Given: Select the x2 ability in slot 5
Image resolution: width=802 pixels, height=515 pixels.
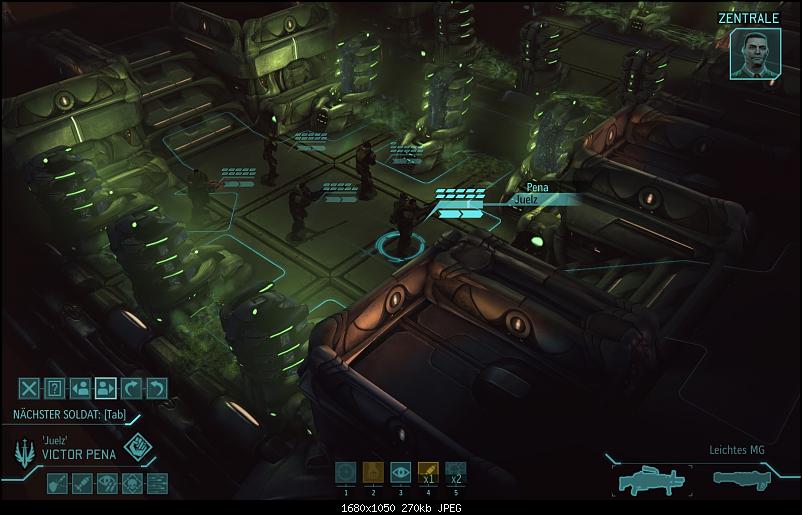Looking at the screenshot, I should pyautogui.click(x=455, y=472).
